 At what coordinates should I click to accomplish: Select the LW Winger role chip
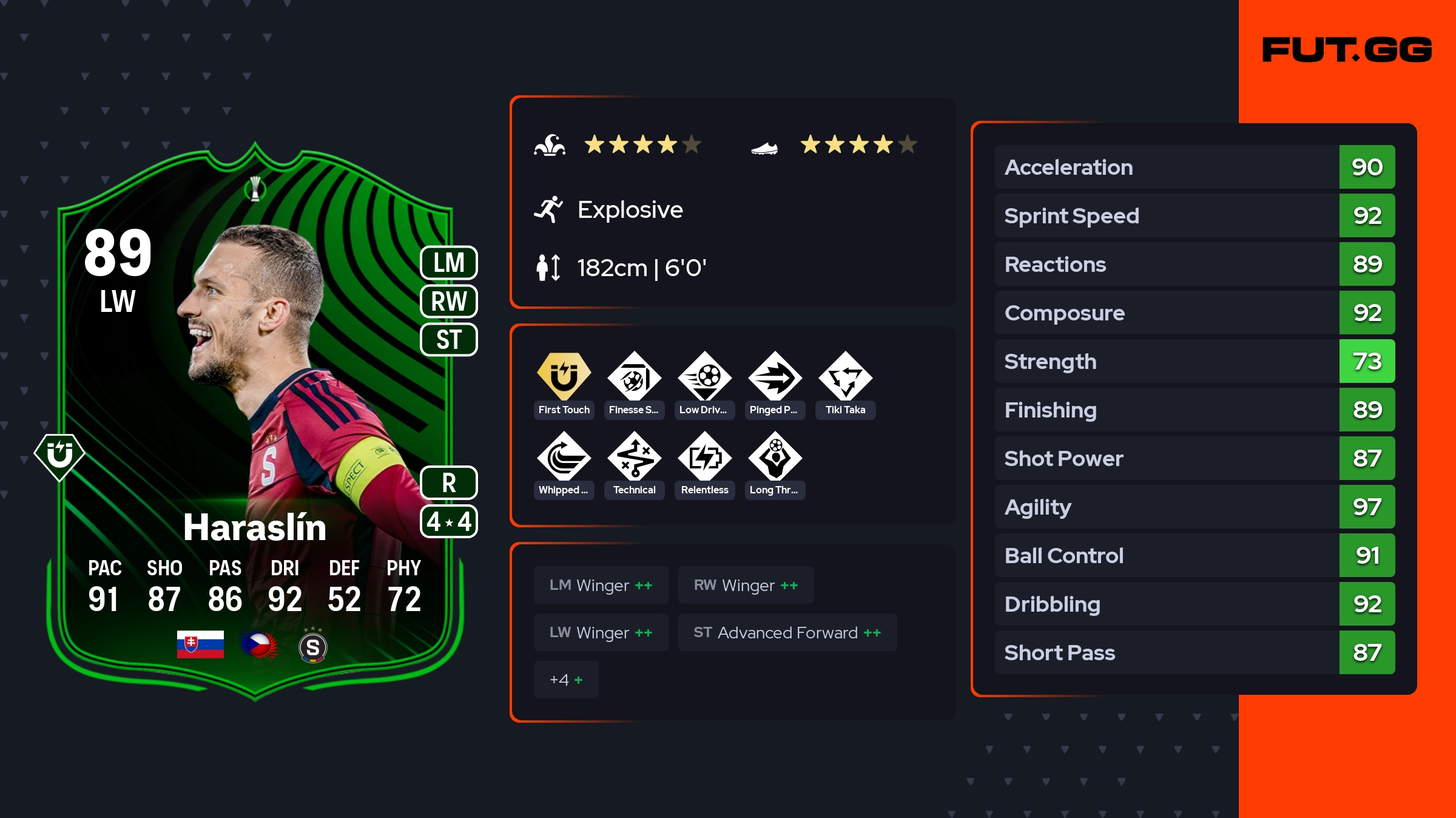pyautogui.click(x=601, y=632)
